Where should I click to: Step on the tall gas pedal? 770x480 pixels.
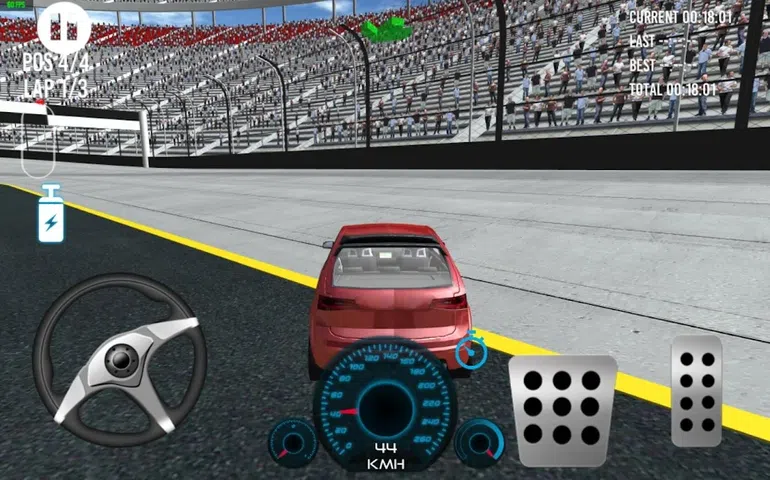point(697,391)
